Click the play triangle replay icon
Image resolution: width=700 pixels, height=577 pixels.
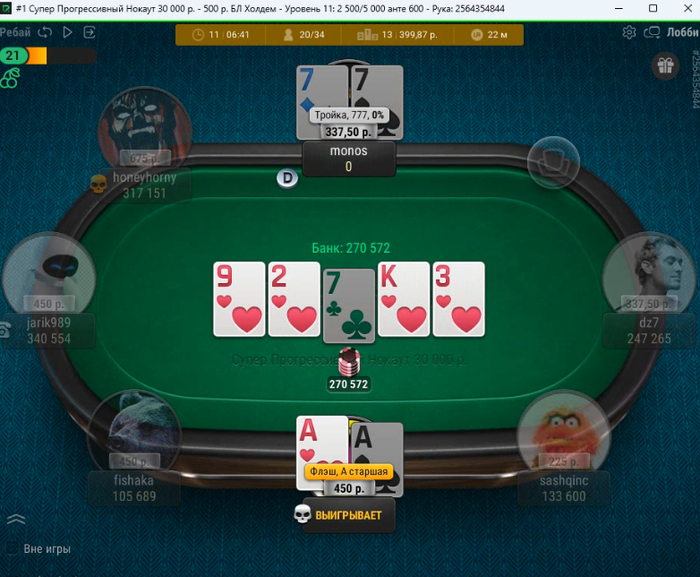click(x=68, y=32)
